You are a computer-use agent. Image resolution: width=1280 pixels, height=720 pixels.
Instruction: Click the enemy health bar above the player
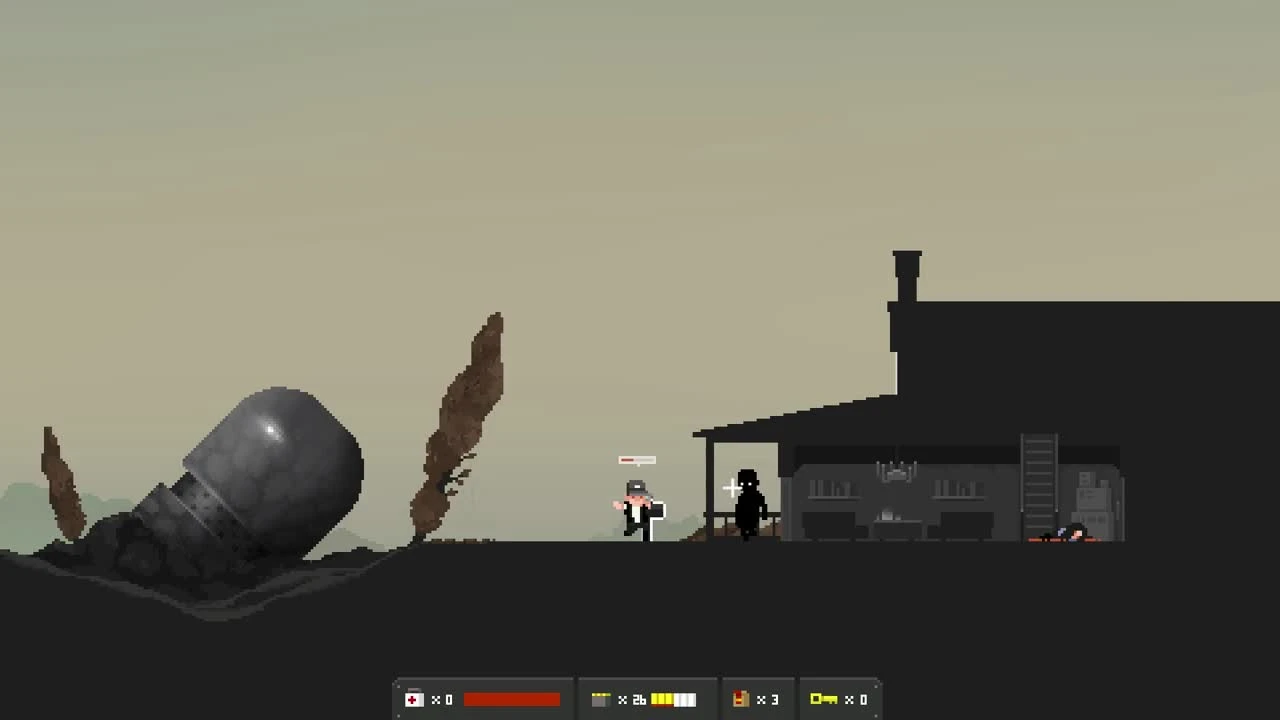(x=637, y=460)
